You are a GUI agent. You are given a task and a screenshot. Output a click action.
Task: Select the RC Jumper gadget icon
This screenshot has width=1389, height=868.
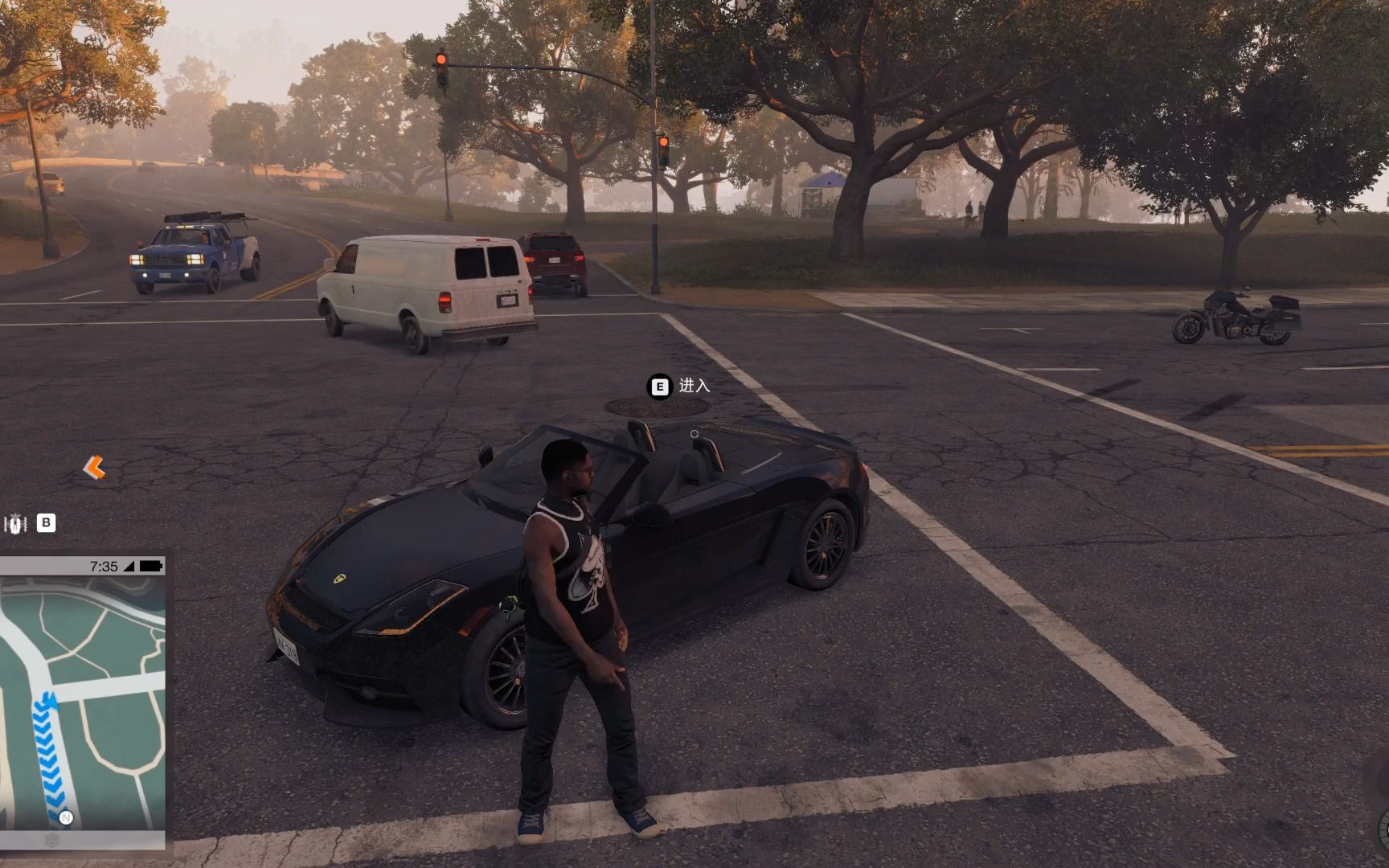coord(15,524)
